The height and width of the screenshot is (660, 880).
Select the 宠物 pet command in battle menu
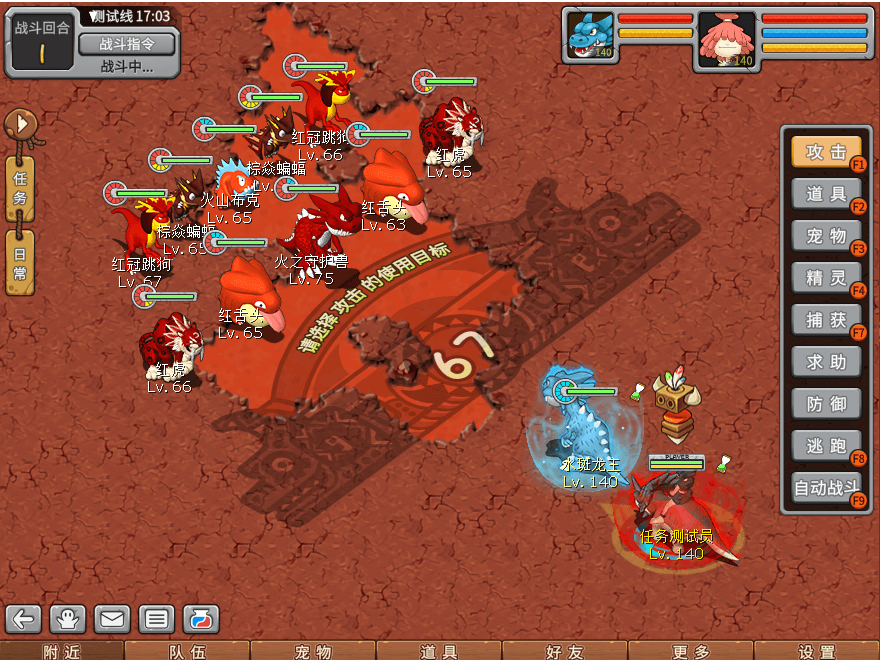click(x=826, y=236)
